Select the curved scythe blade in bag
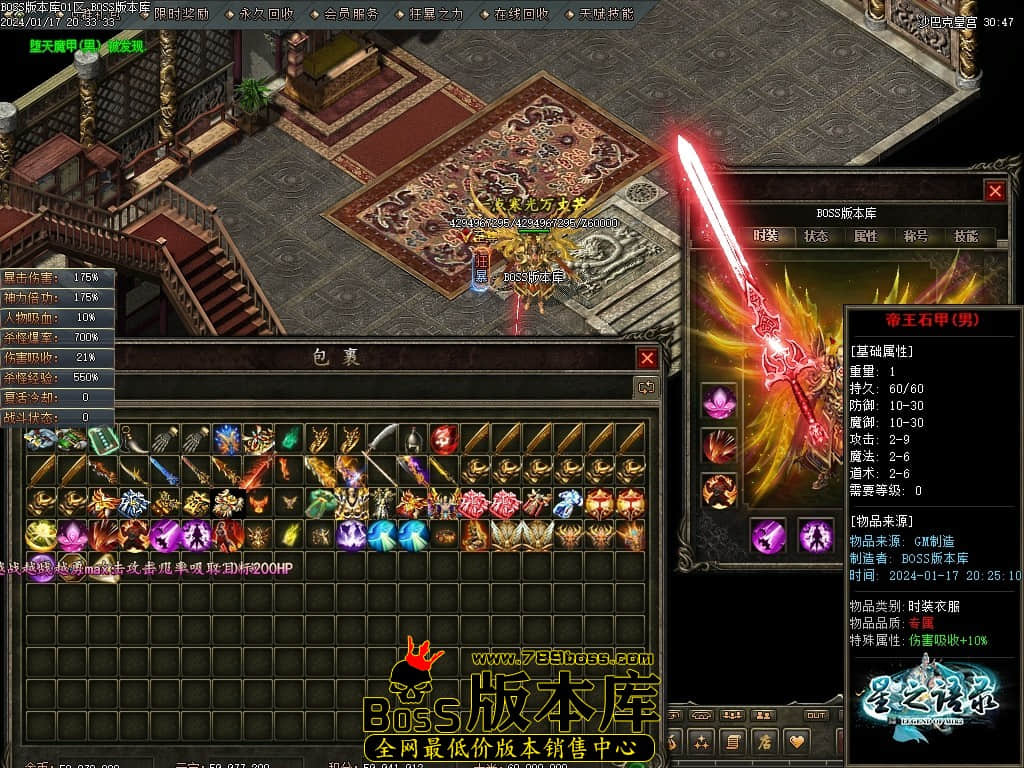1024x768 pixels. point(381,438)
